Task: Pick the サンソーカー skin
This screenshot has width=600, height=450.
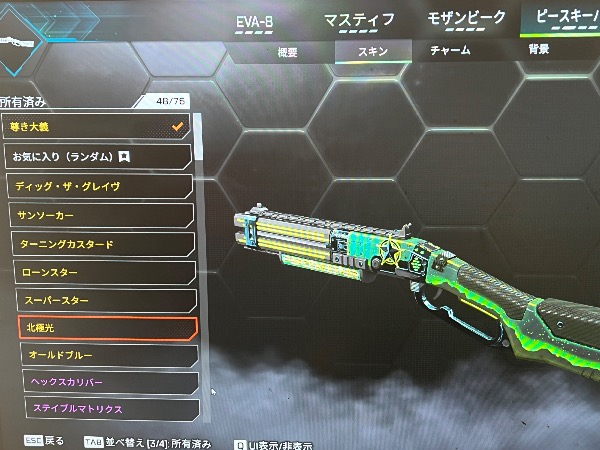Action: pos(101,215)
